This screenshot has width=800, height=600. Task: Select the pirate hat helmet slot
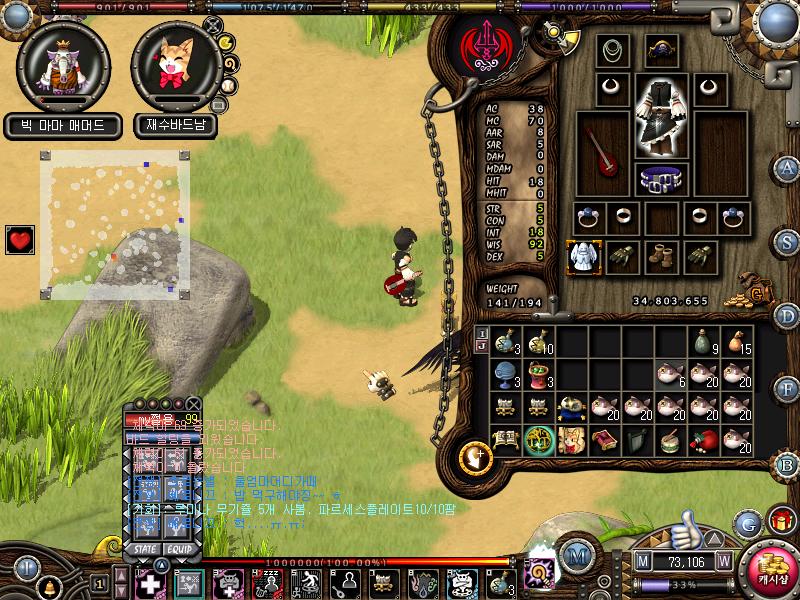pos(660,50)
